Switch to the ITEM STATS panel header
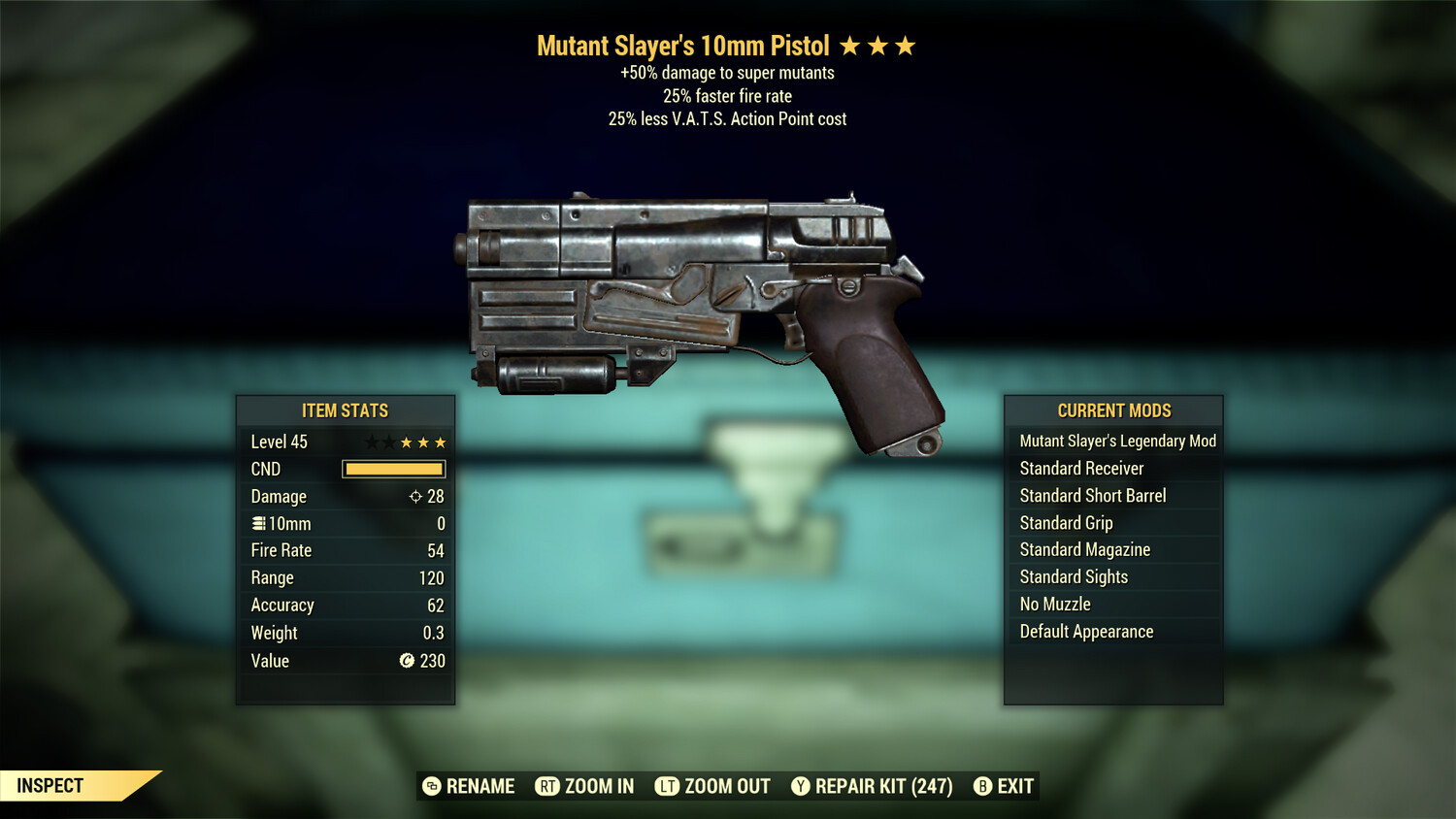This screenshot has width=1456, height=819. [345, 410]
